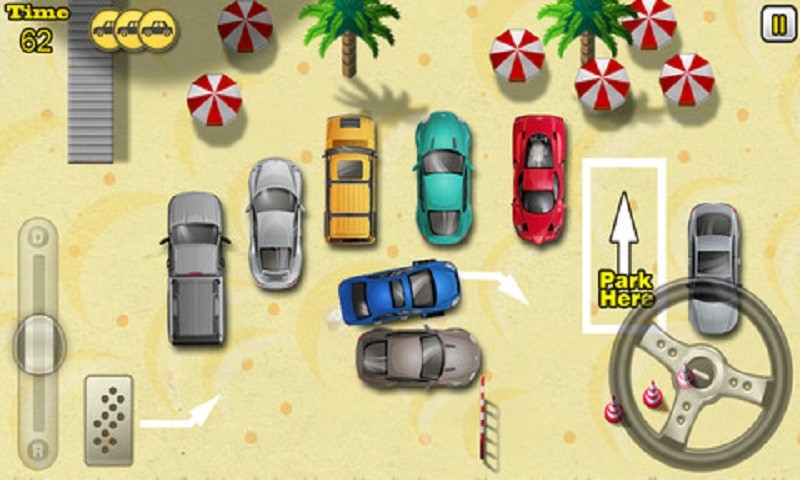Tap the gas pedal
The height and width of the screenshot is (480, 800).
[x=109, y=419]
